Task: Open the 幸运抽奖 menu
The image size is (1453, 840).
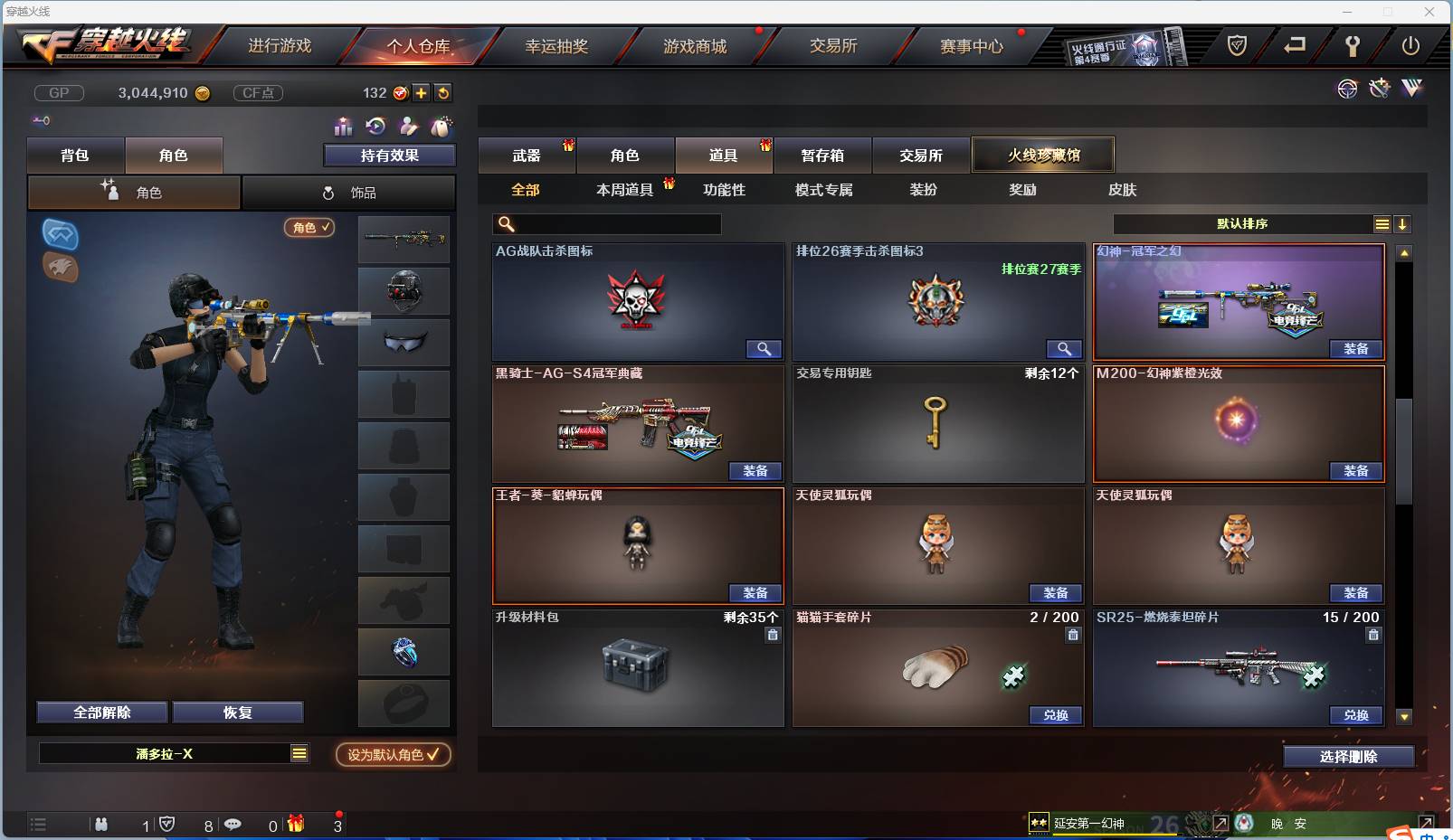Action: coord(556,45)
